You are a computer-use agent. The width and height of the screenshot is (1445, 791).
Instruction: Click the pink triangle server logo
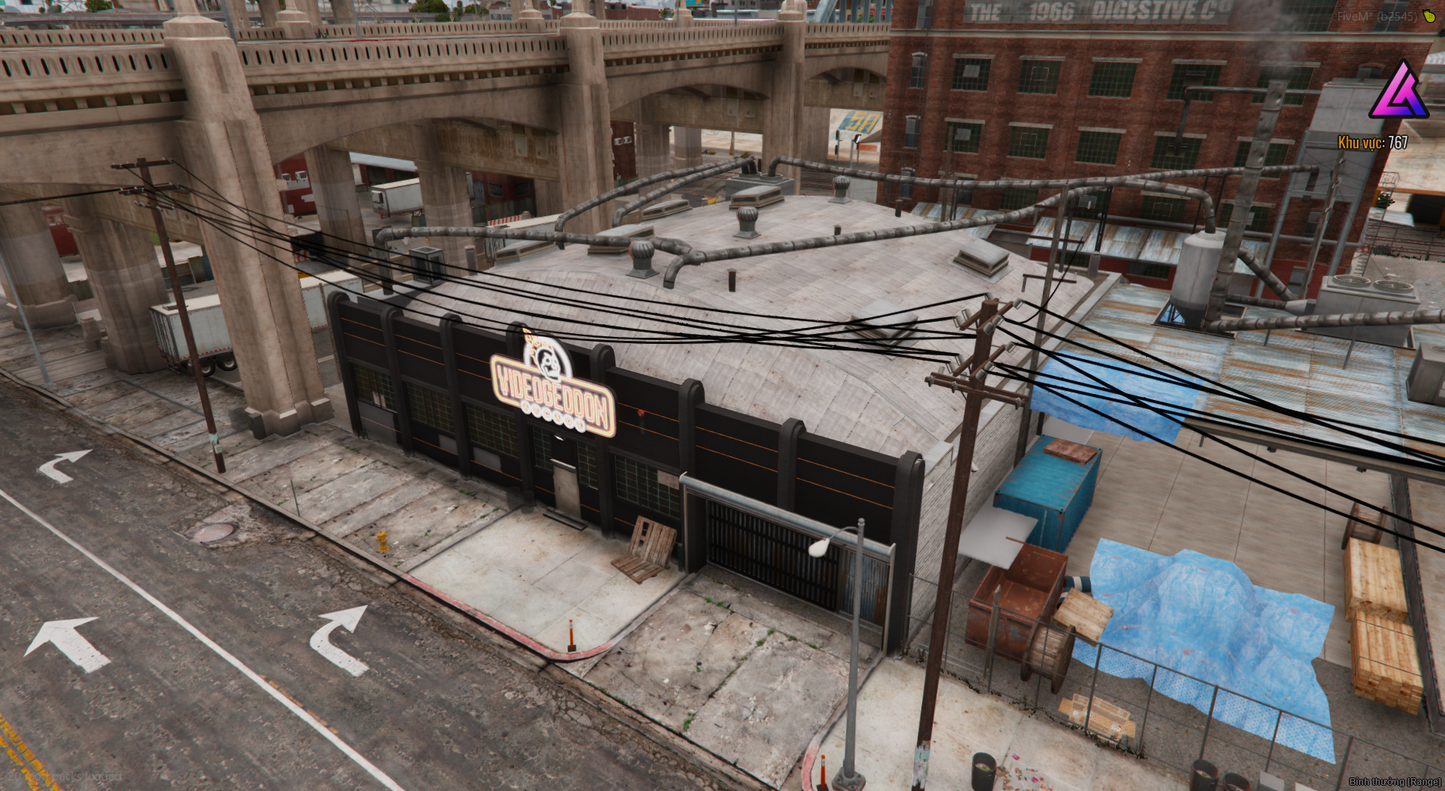point(1398,92)
